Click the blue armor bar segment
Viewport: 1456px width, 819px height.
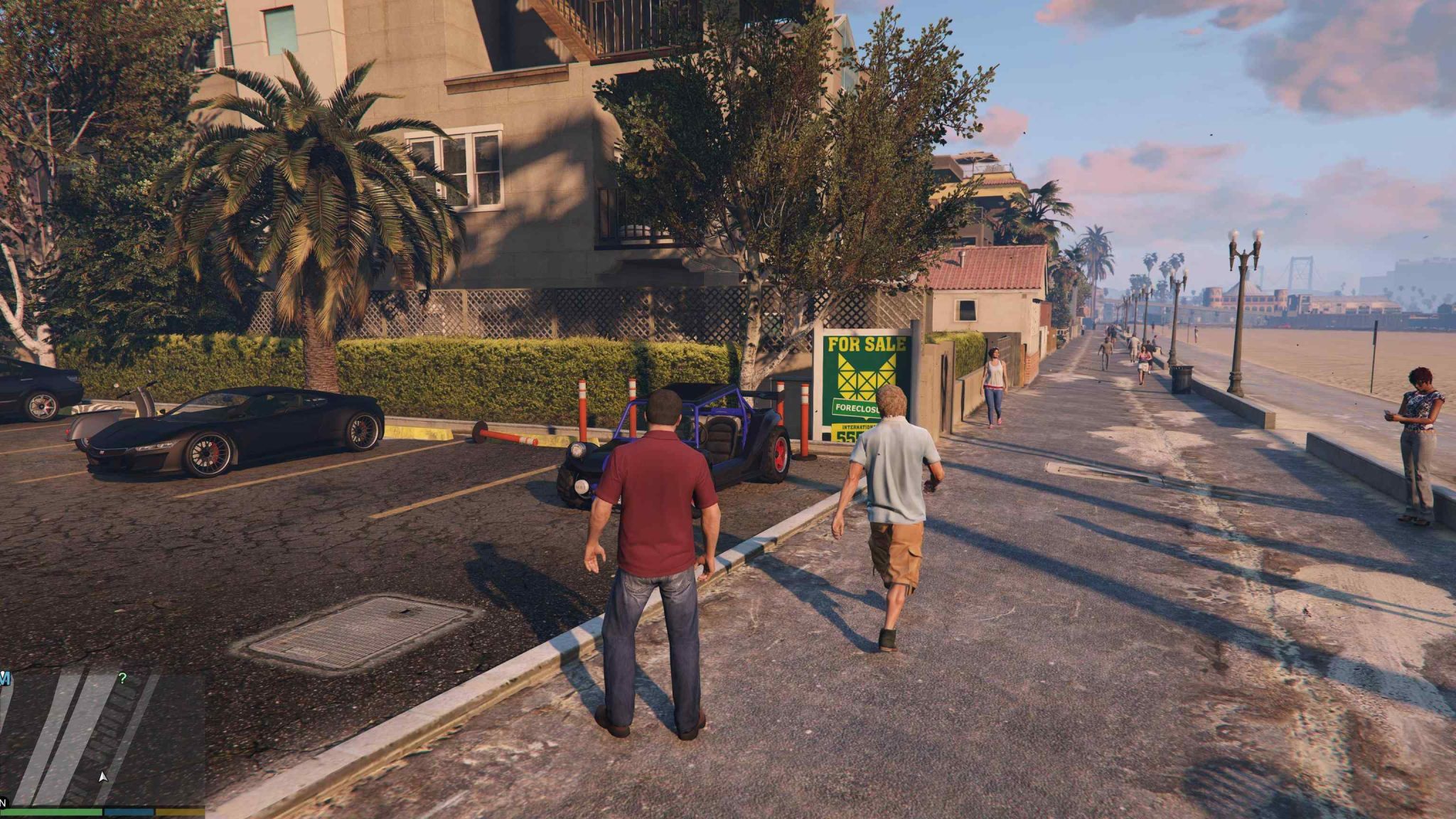128,813
